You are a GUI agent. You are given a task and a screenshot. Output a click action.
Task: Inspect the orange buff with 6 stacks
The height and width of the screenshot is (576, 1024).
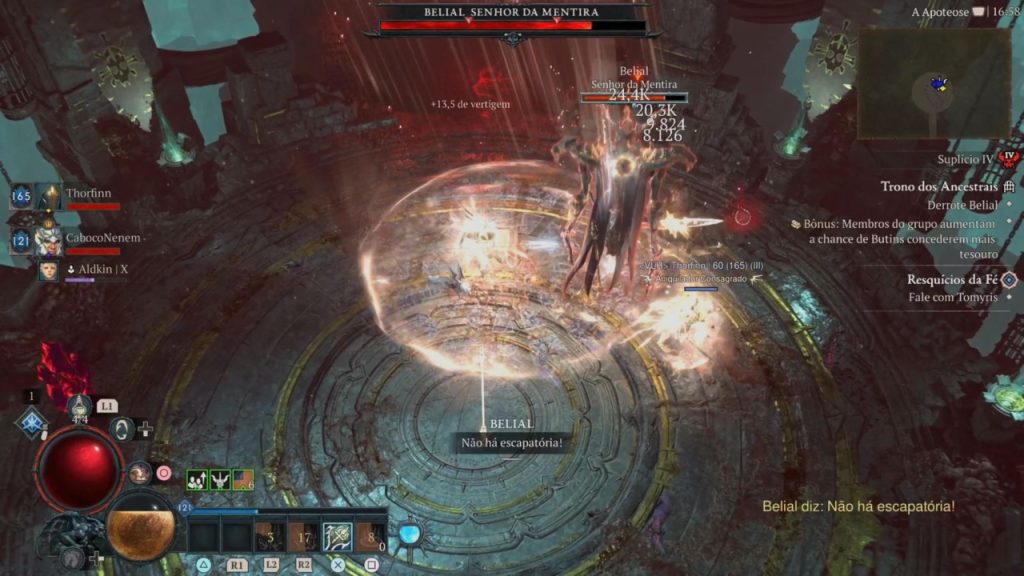pyautogui.click(x=243, y=480)
